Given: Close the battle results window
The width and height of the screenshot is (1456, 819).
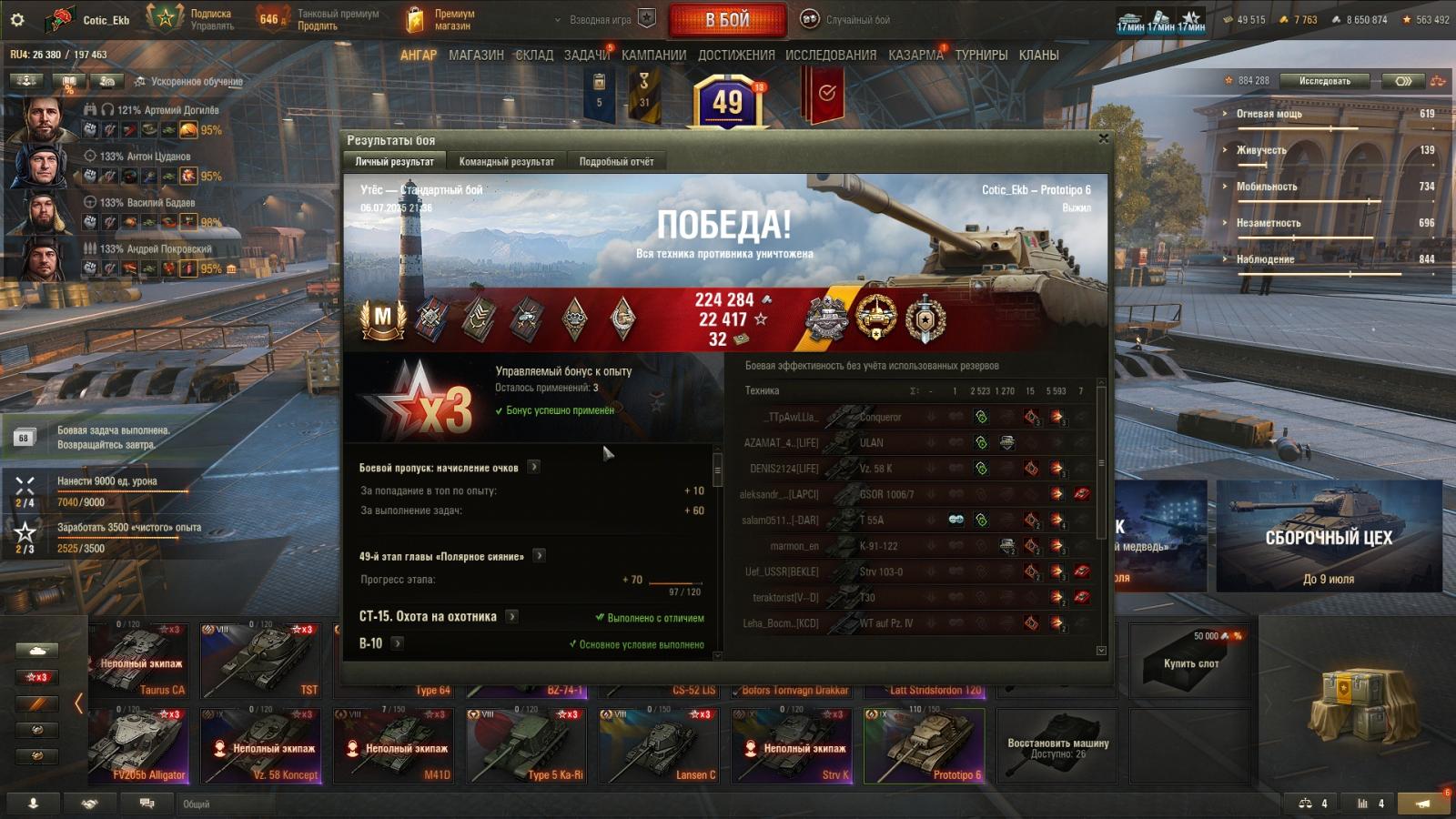Looking at the screenshot, I should [1103, 138].
